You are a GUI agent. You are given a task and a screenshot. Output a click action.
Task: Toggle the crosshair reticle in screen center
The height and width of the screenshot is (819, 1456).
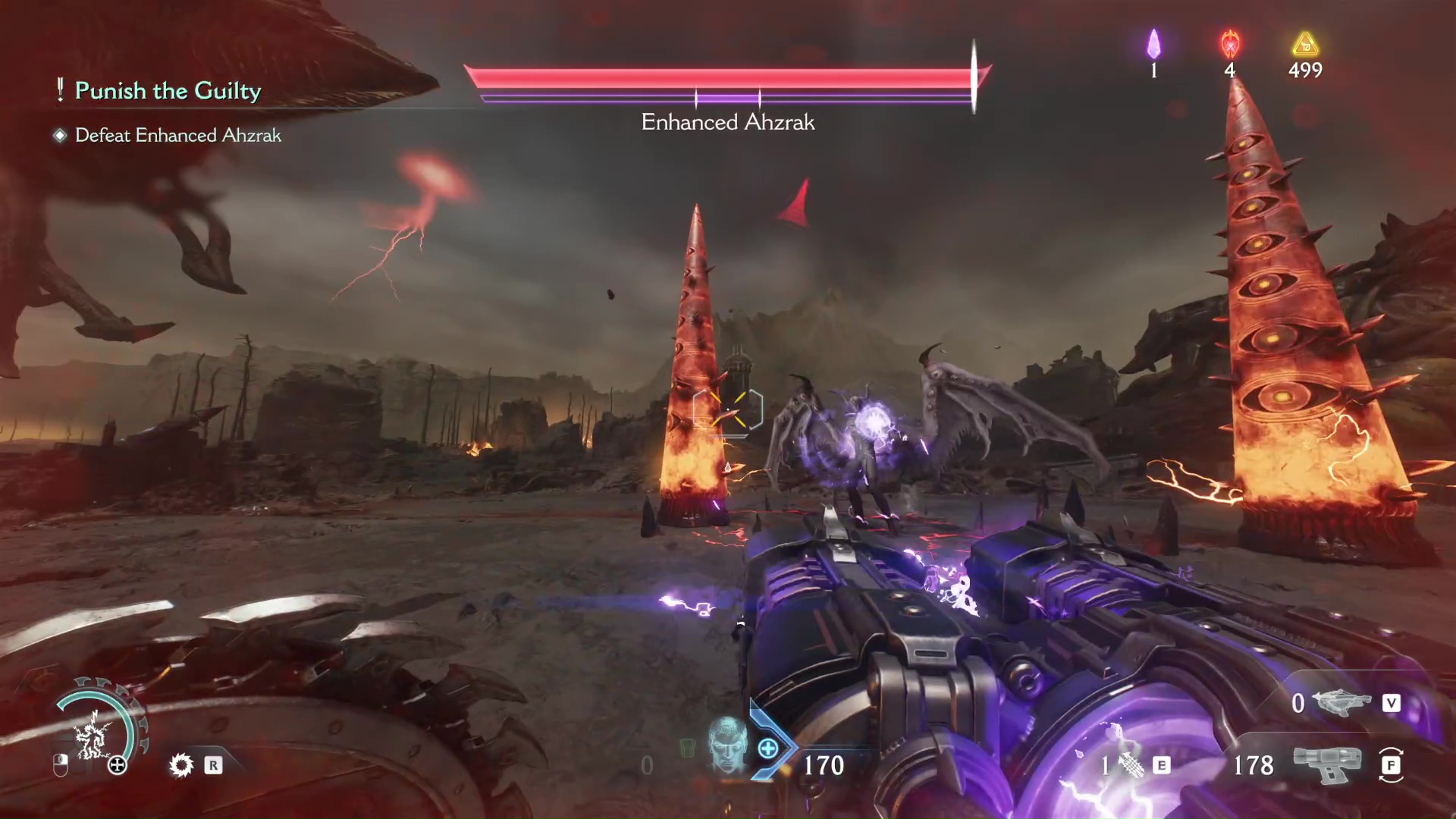click(x=728, y=409)
